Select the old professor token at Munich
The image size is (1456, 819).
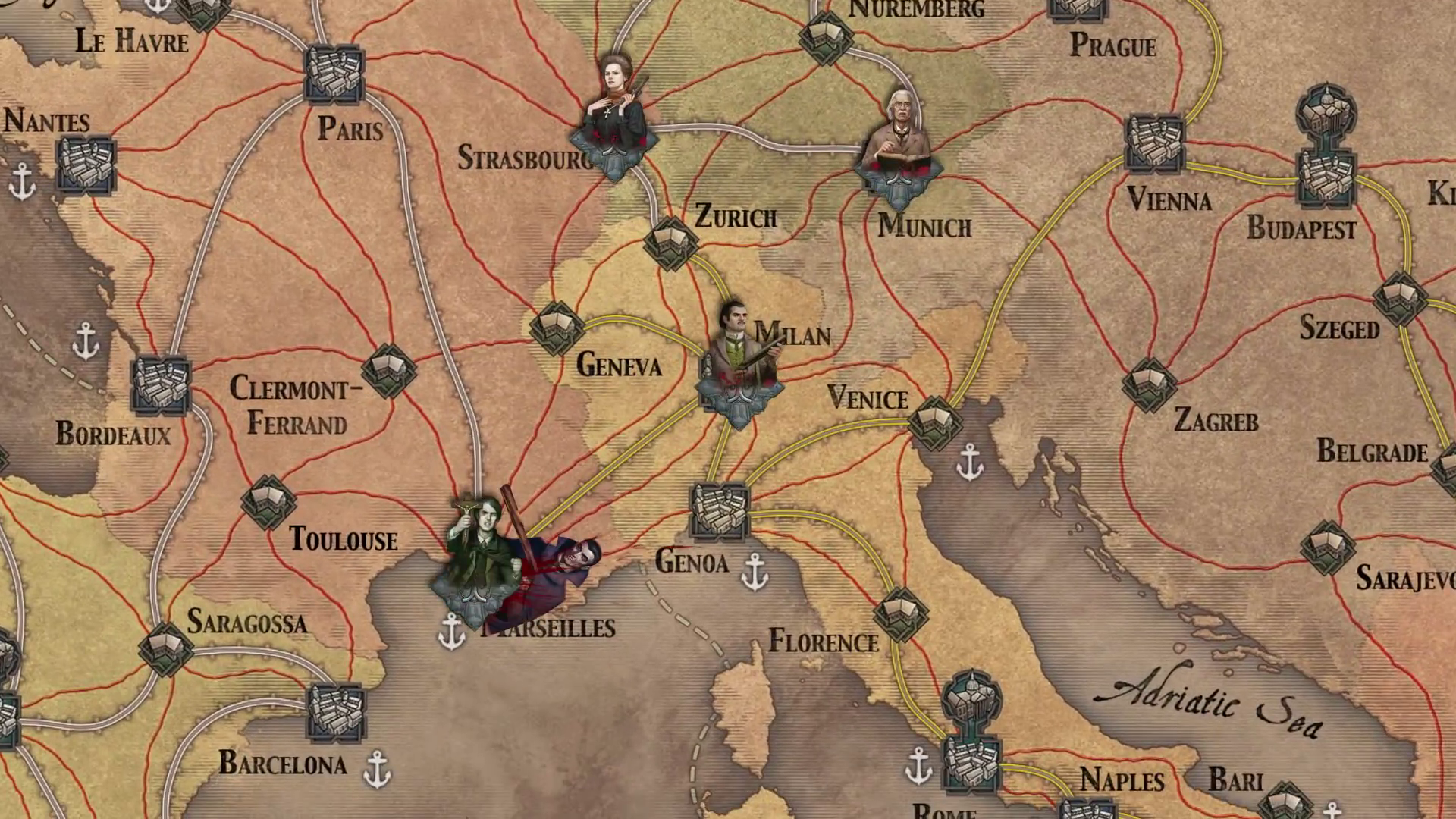click(899, 140)
